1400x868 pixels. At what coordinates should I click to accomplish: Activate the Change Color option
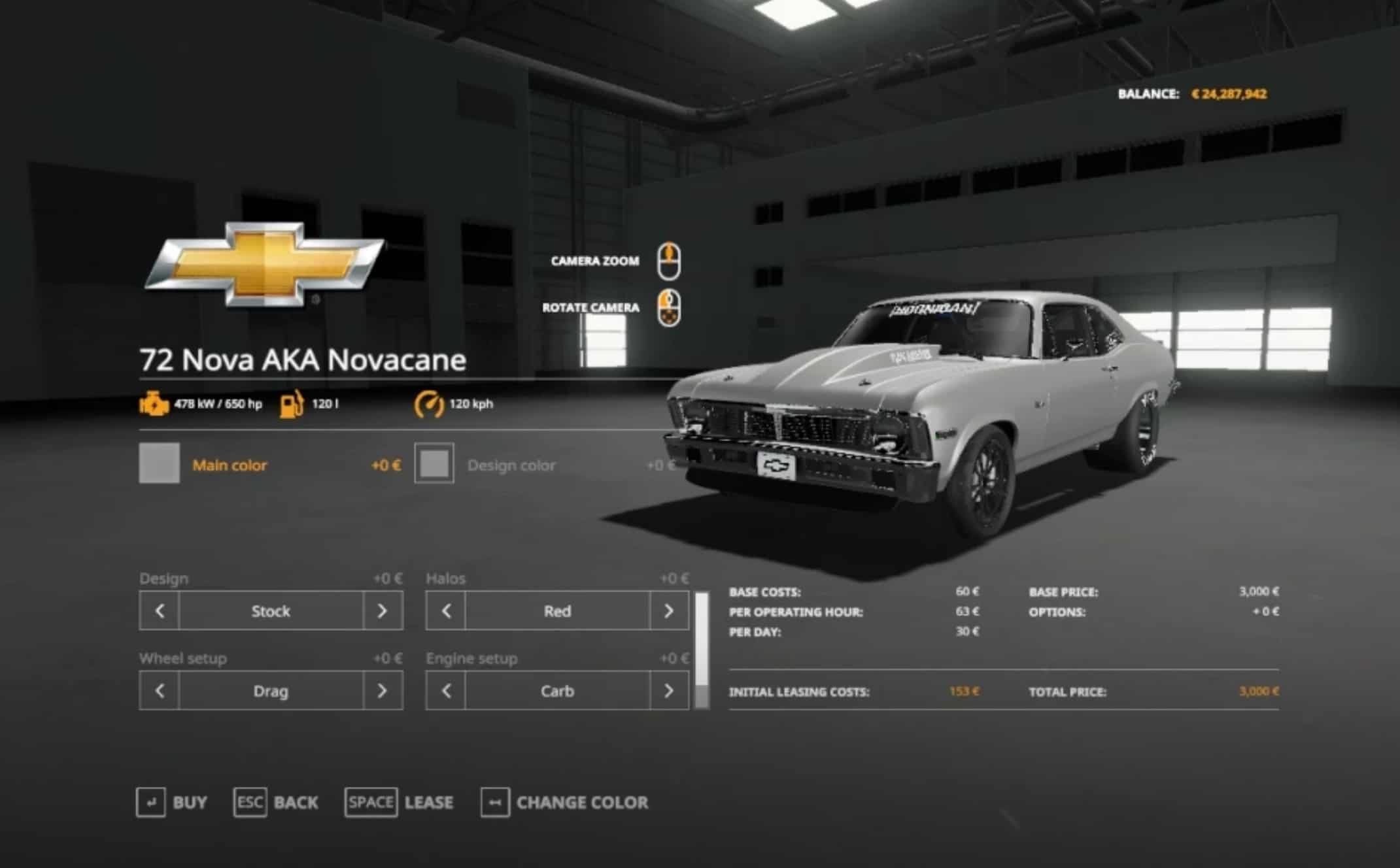point(564,803)
